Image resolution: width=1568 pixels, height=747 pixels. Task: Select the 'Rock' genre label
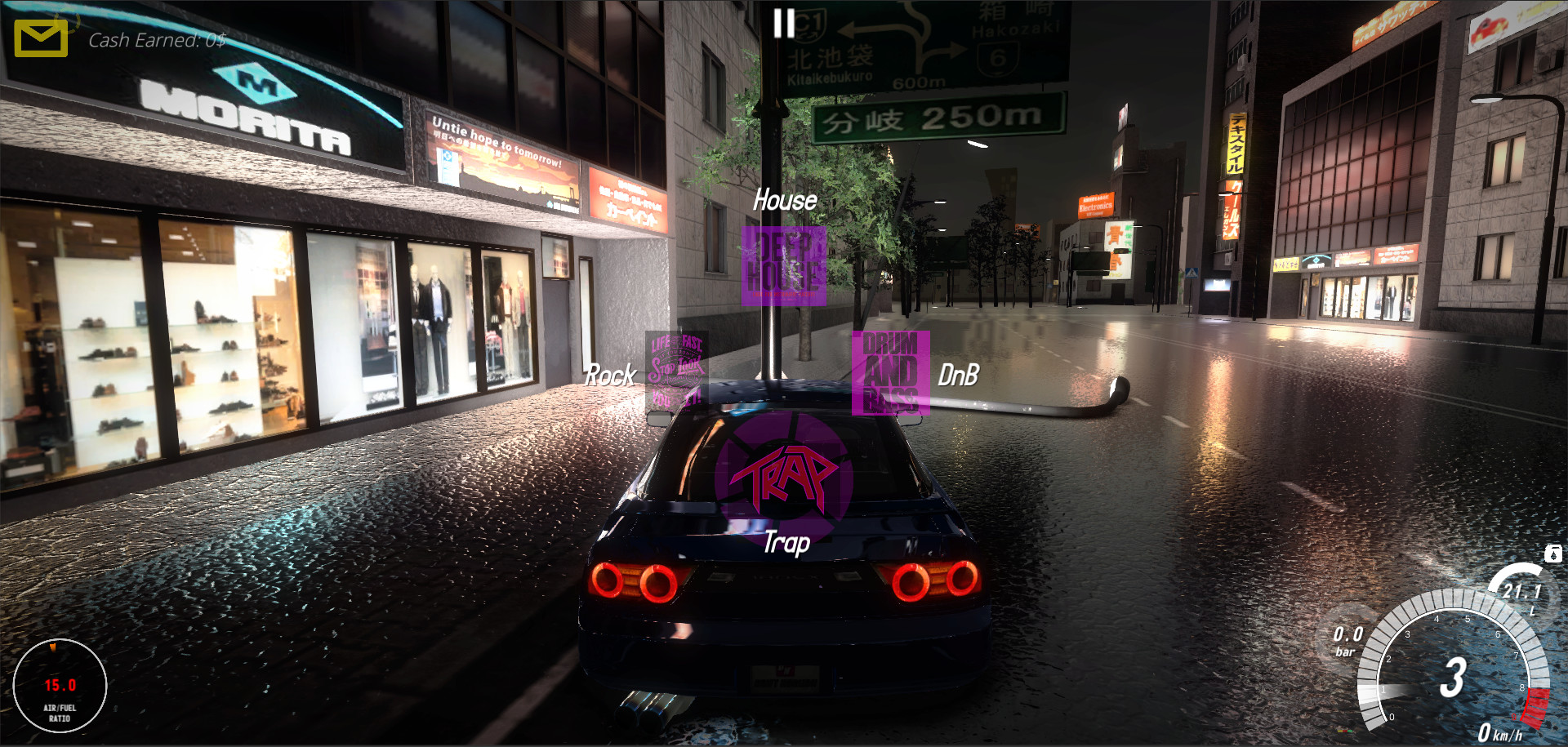[609, 375]
